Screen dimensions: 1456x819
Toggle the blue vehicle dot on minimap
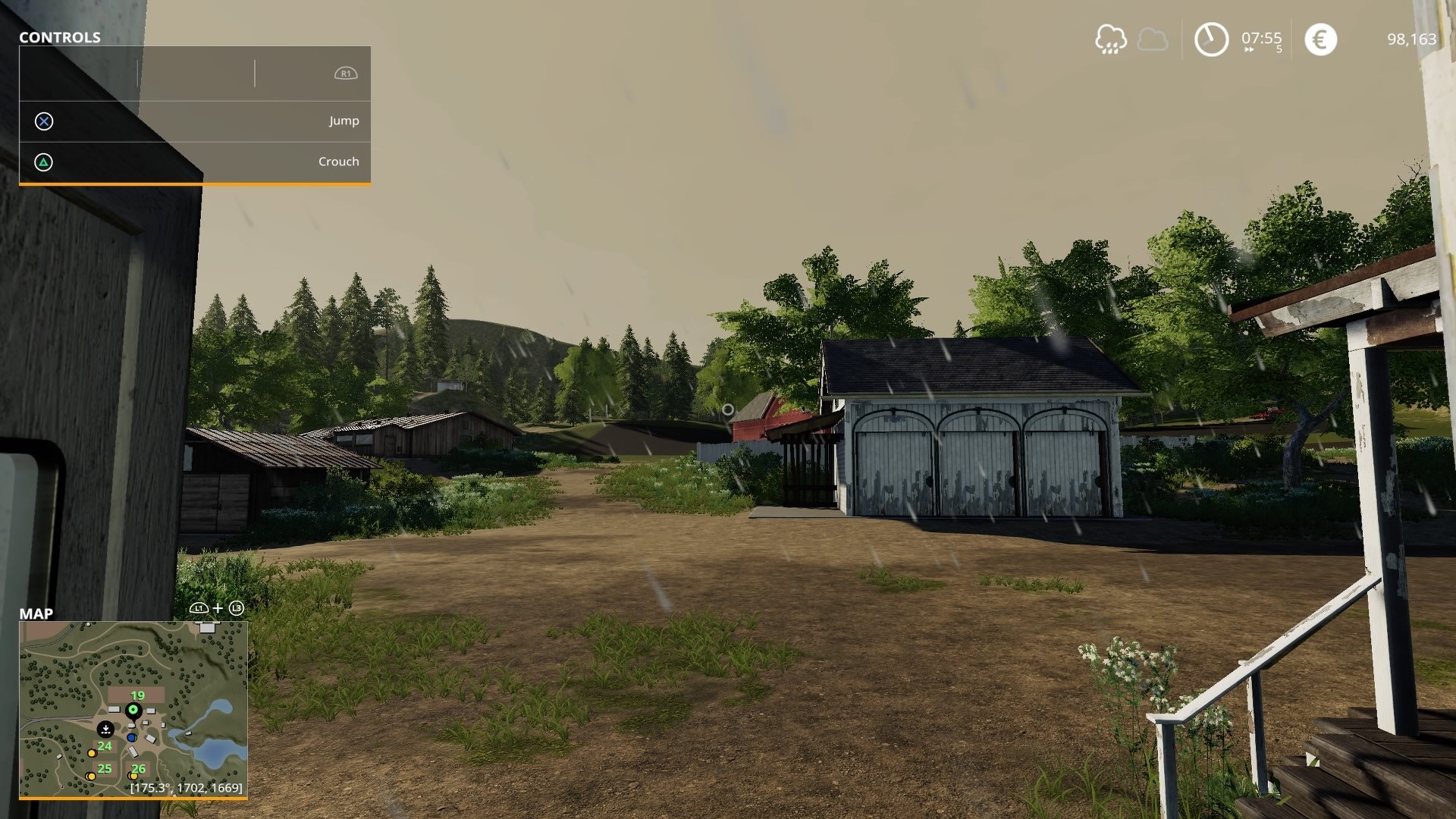tap(131, 737)
